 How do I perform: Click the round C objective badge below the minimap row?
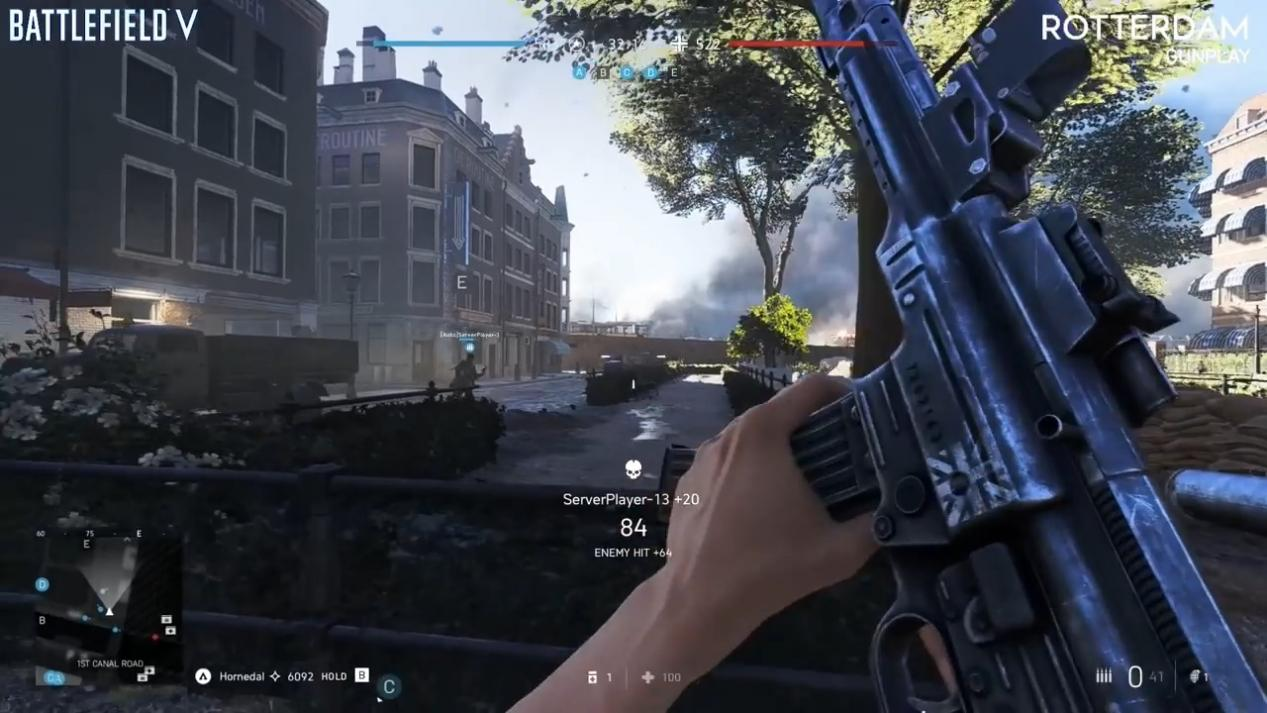coord(389,687)
